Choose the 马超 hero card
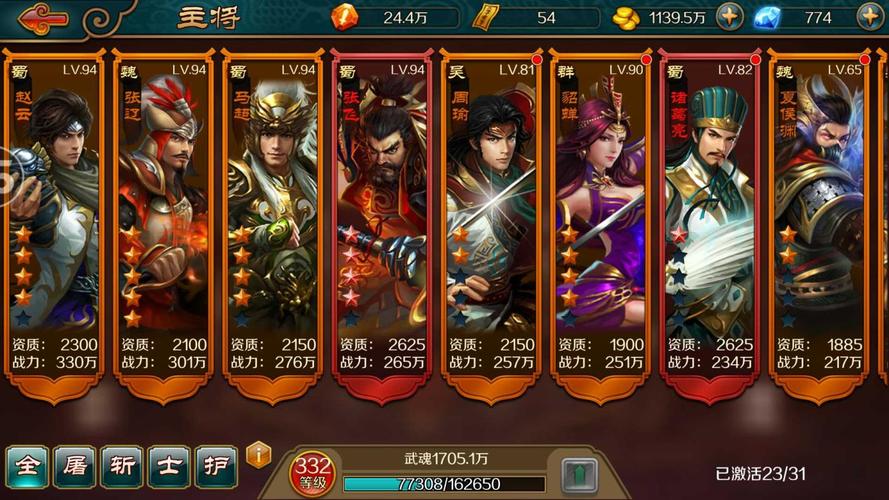Screen dimensions: 889x500 pos(273,220)
